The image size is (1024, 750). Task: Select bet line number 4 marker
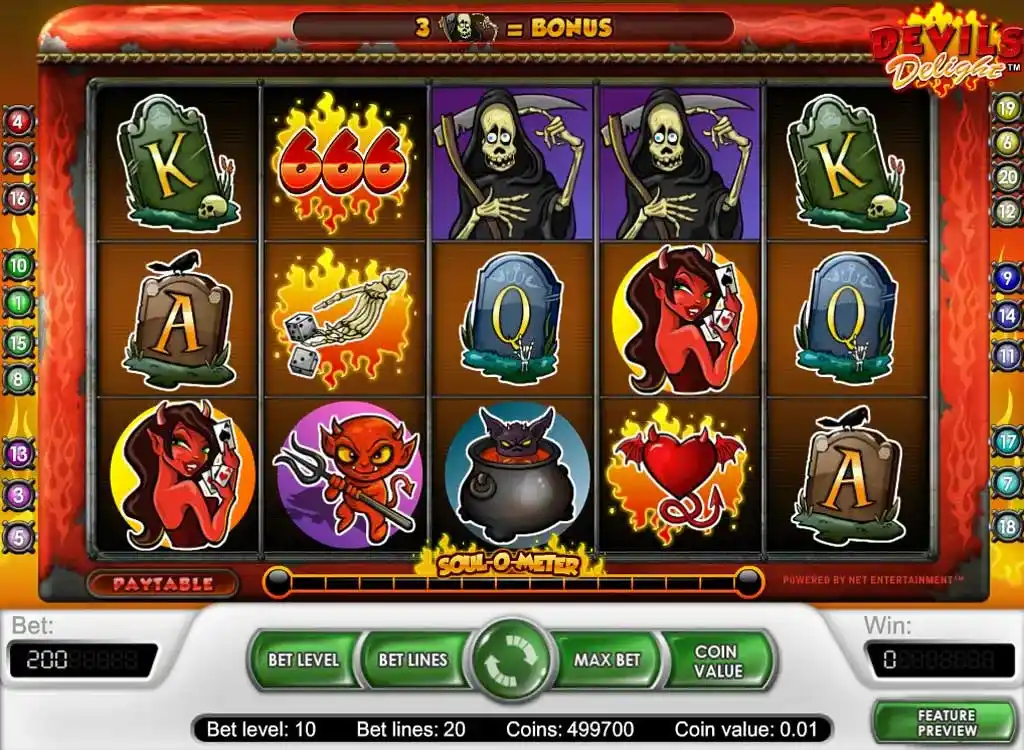tap(19, 122)
